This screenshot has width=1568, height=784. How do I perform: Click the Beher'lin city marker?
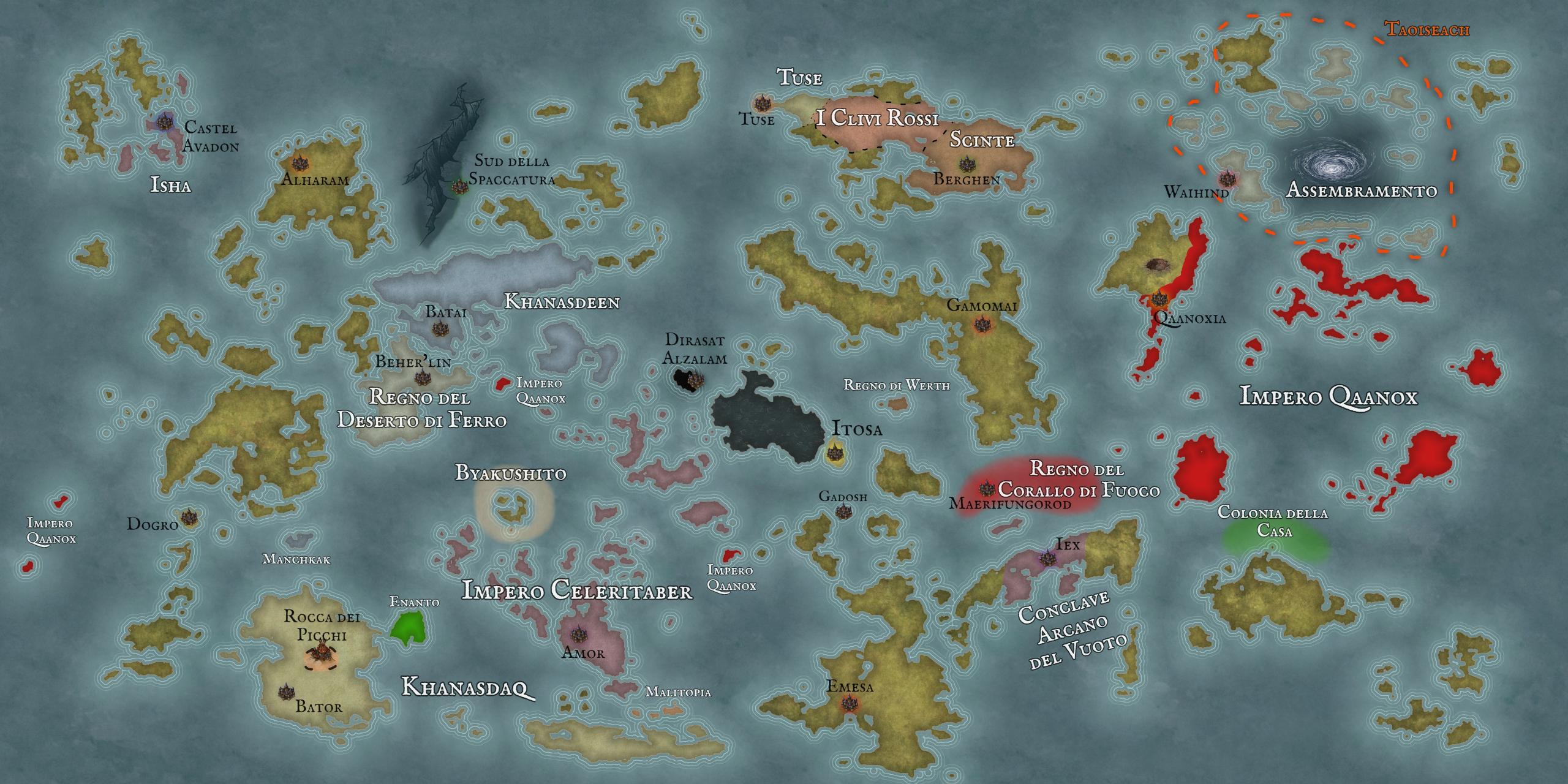tap(420, 377)
